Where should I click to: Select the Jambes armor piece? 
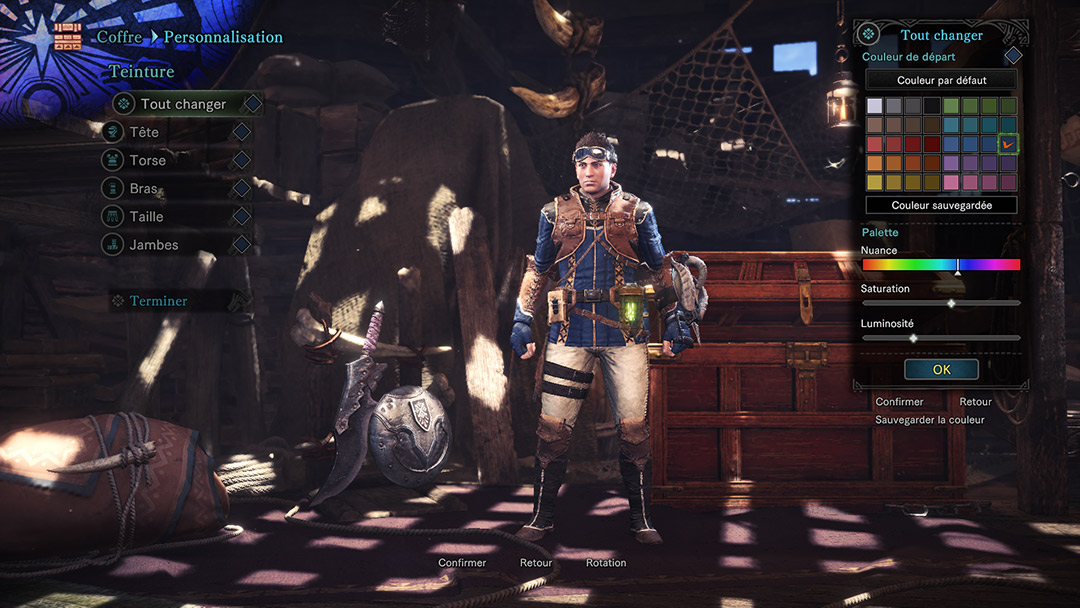[153, 244]
